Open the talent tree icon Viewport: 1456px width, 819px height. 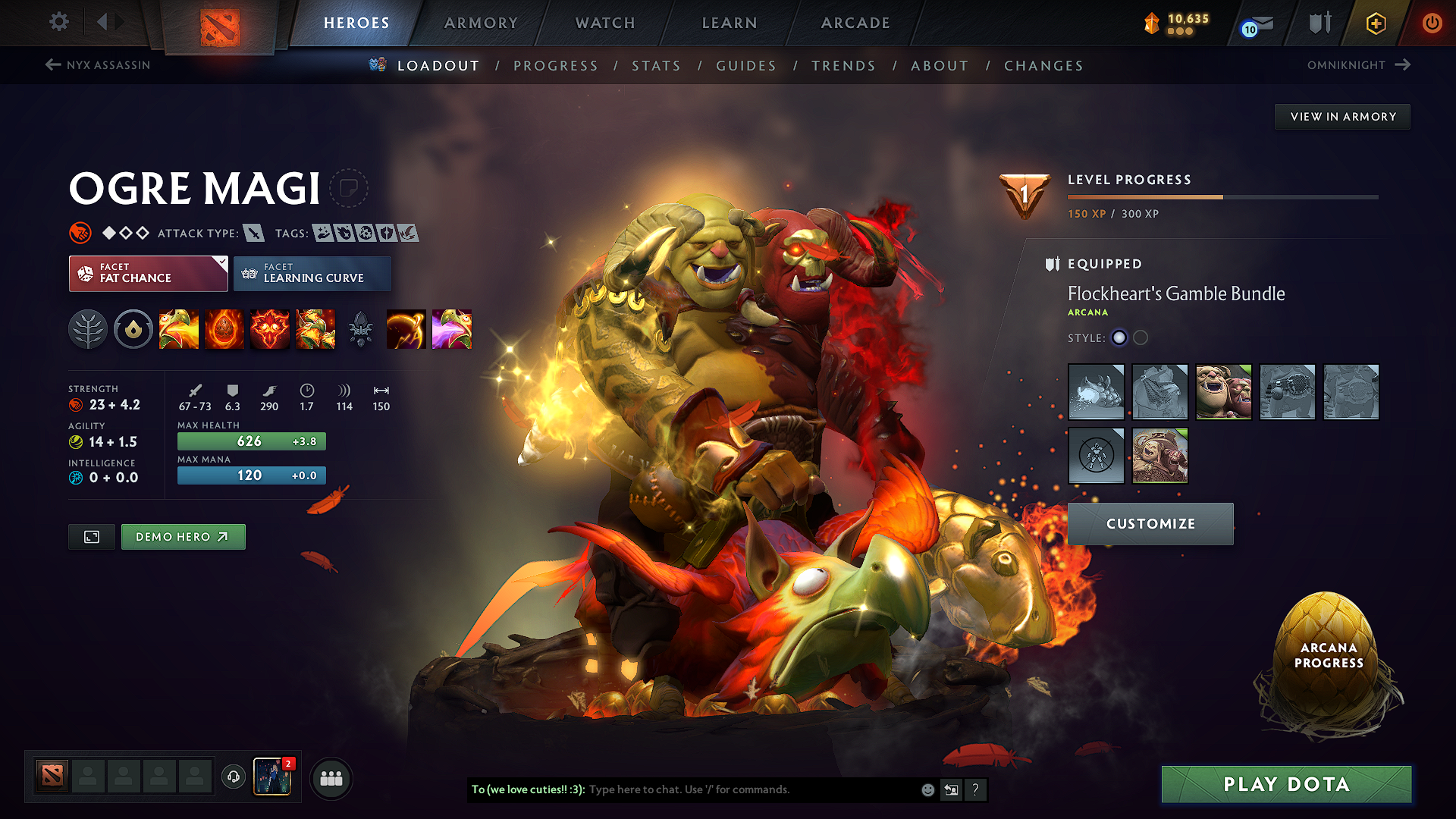(88, 329)
